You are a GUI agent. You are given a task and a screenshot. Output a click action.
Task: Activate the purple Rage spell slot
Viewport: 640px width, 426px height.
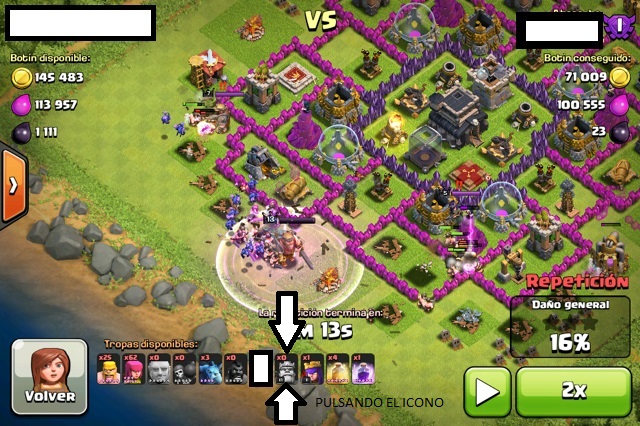(361, 369)
